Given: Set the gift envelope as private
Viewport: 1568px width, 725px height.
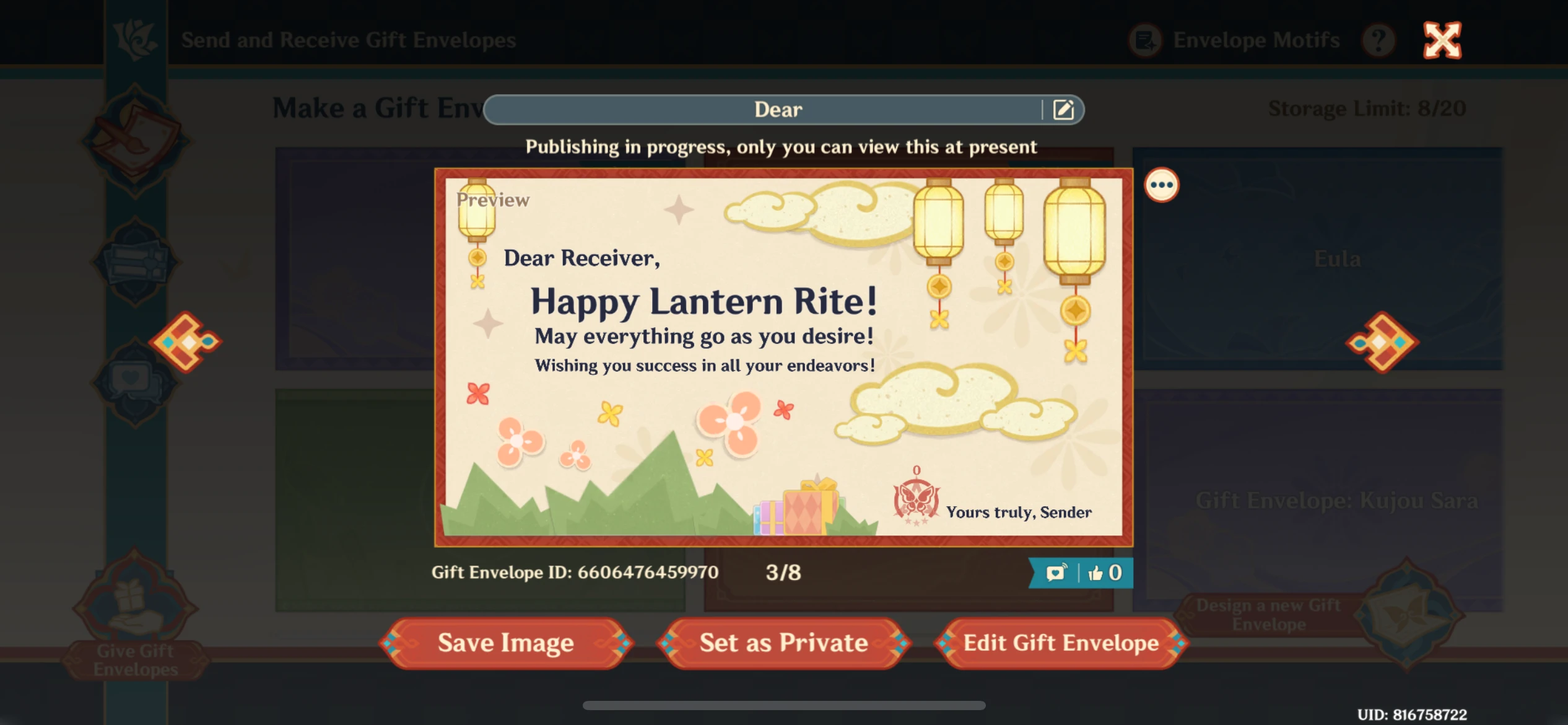Looking at the screenshot, I should coord(784,643).
